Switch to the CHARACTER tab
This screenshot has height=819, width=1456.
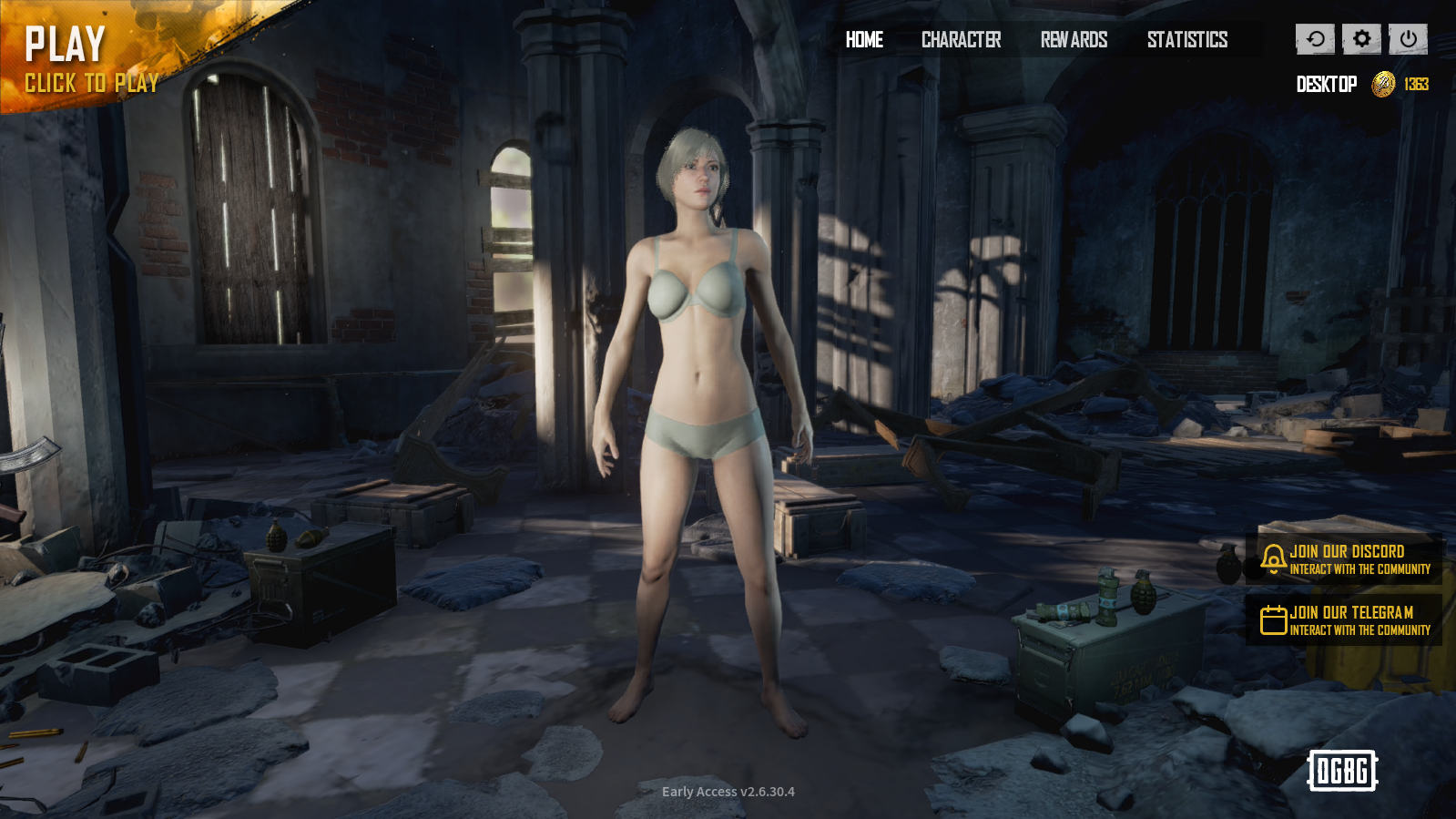click(962, 40)
